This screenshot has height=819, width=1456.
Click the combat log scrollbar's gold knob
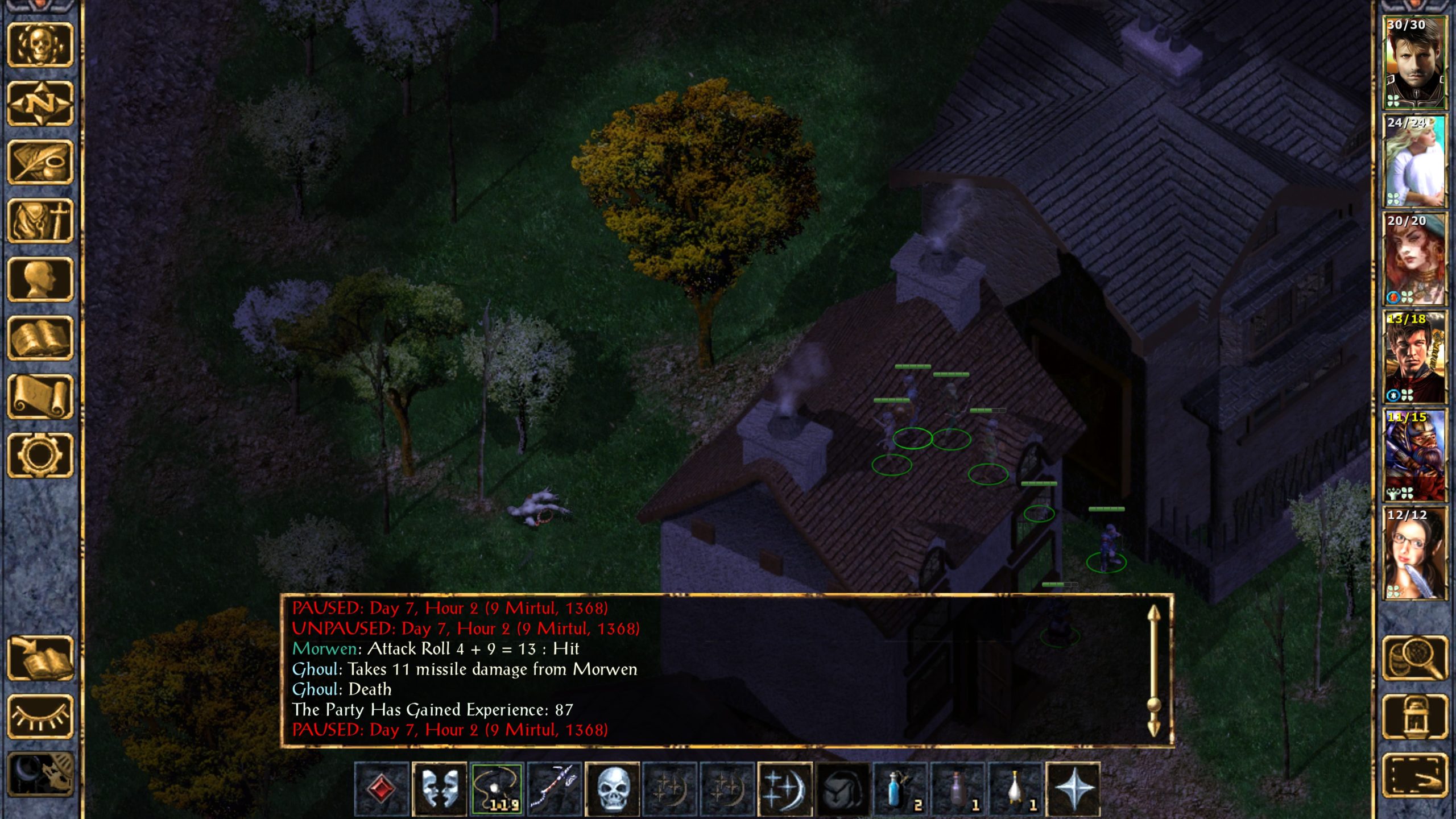click(x=1153, y=705)
